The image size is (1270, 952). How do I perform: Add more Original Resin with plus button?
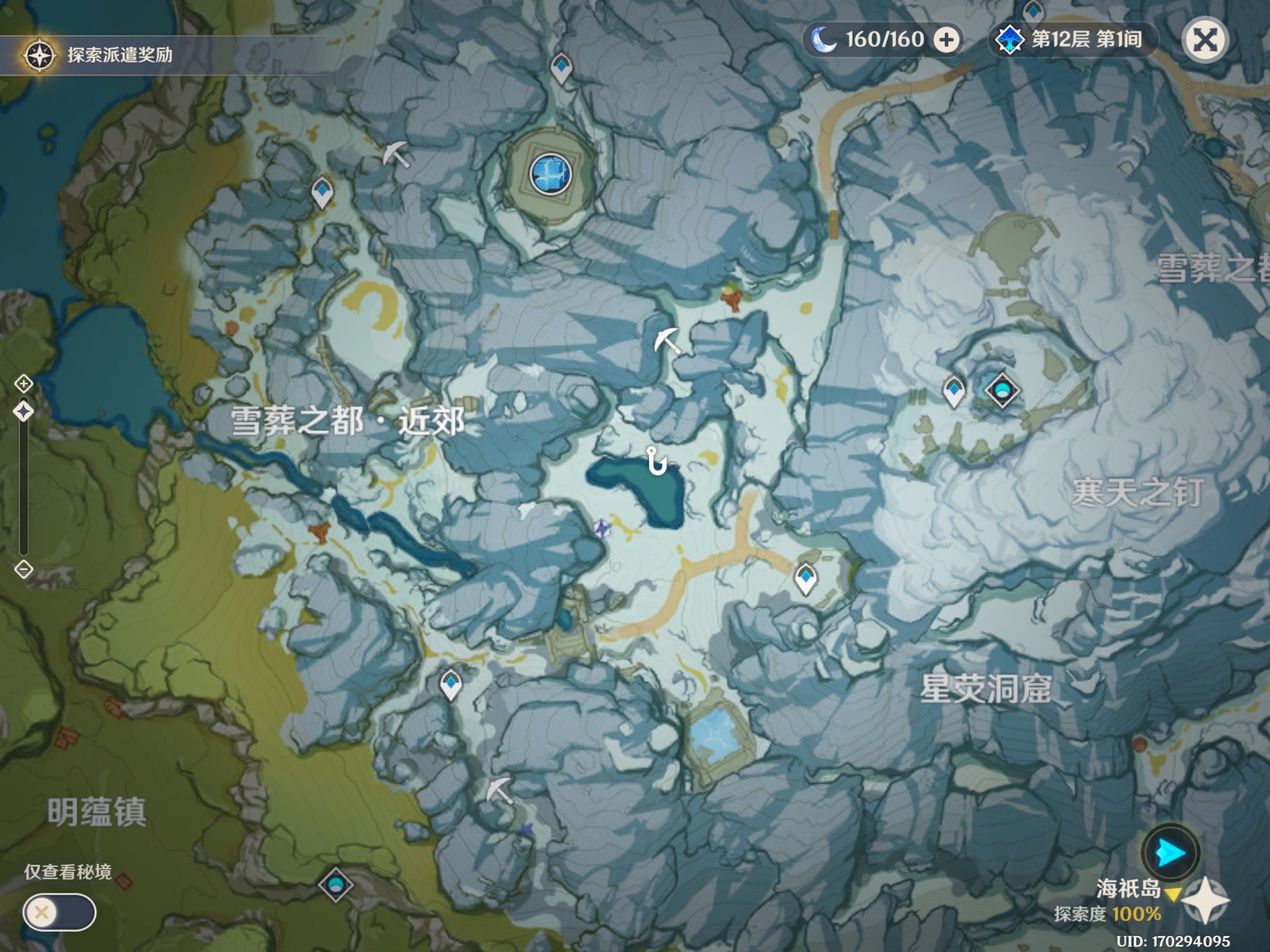(x=946, y=40)
